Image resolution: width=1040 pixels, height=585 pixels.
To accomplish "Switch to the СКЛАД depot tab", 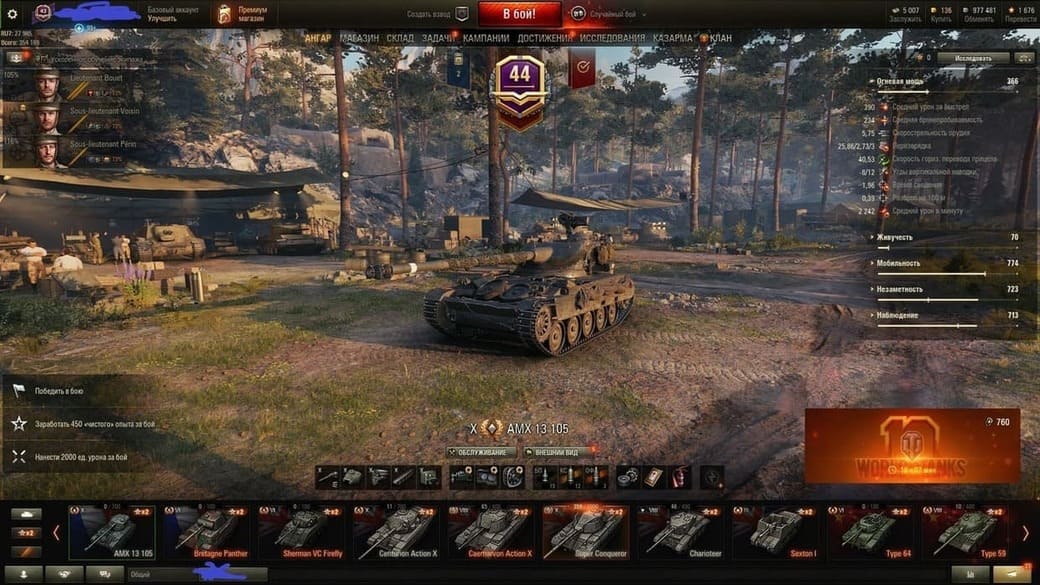I will tap(400, 38).
